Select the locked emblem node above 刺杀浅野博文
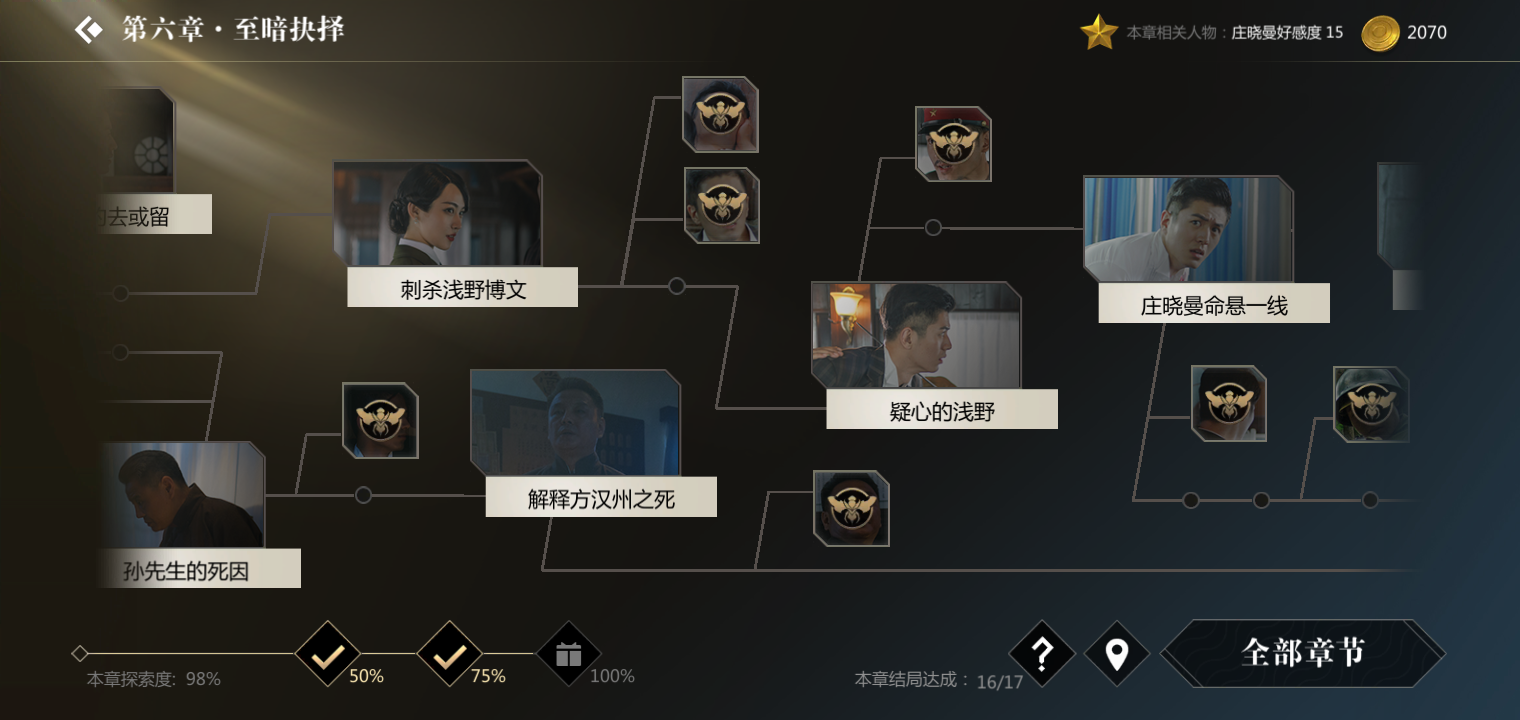 719,116
